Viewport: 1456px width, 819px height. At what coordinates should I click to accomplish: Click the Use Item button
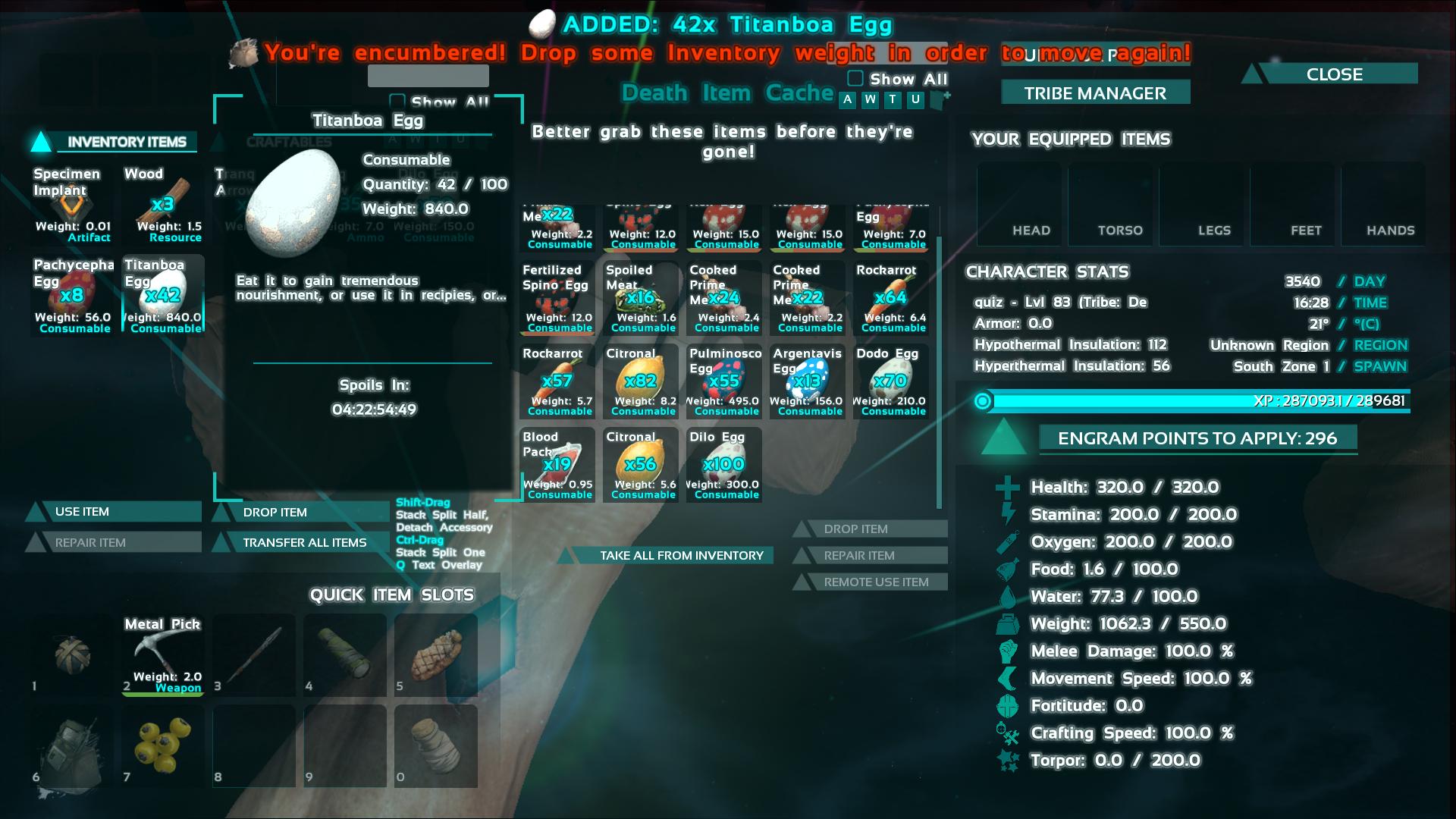pyautogui.click(x=114, y=512)
